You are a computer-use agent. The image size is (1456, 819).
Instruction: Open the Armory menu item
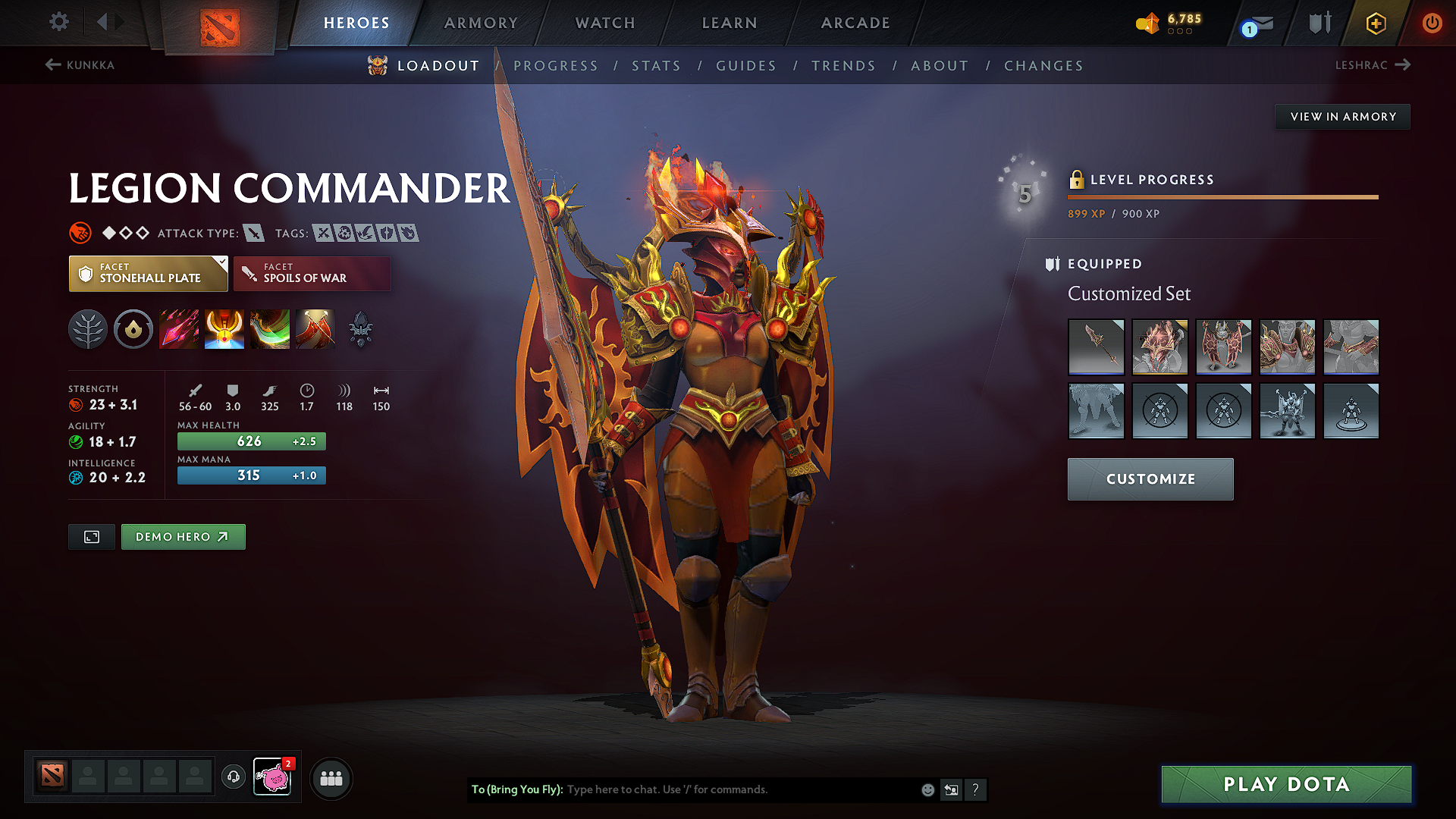coord(481,23)
